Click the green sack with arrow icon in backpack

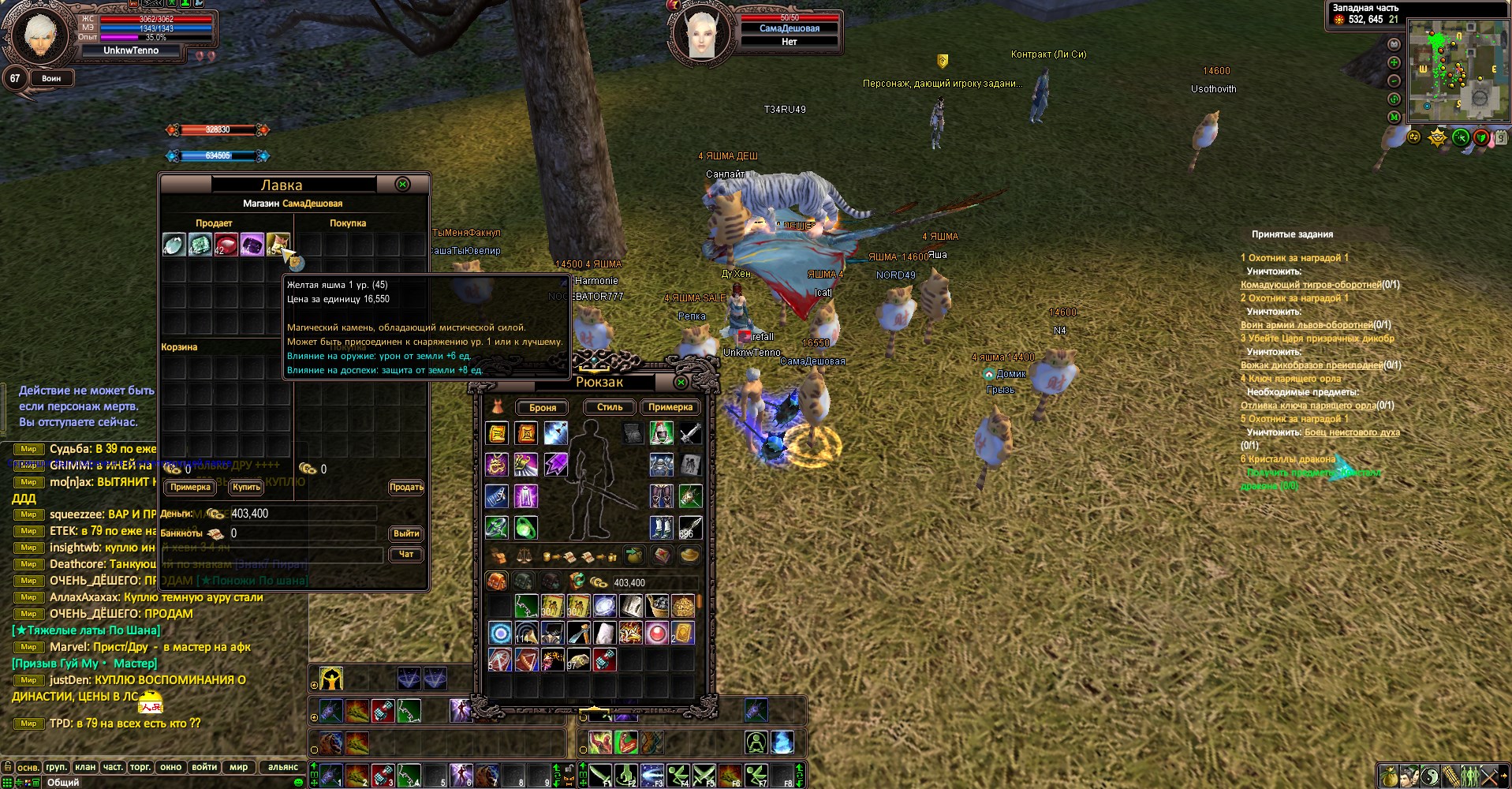[x=633, y=555]
